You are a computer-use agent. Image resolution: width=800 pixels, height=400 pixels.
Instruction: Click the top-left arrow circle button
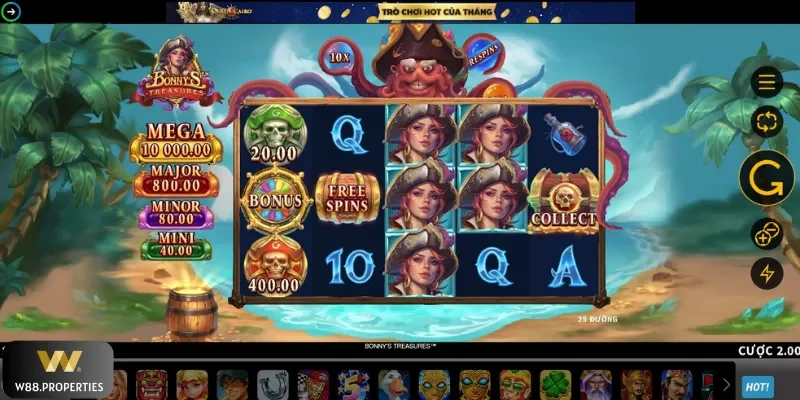11,12
